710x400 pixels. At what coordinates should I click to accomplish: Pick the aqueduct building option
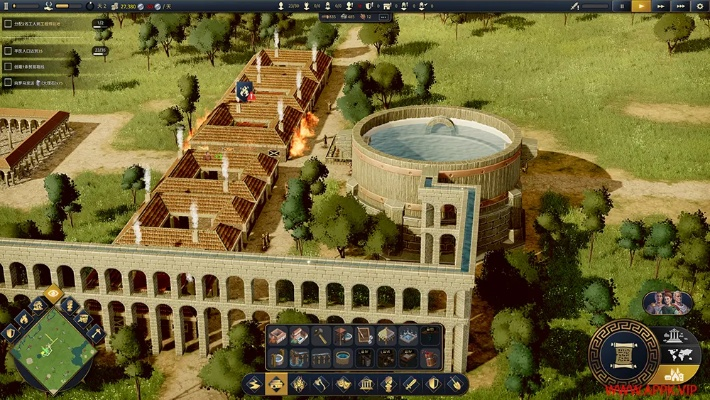point(321,357)
